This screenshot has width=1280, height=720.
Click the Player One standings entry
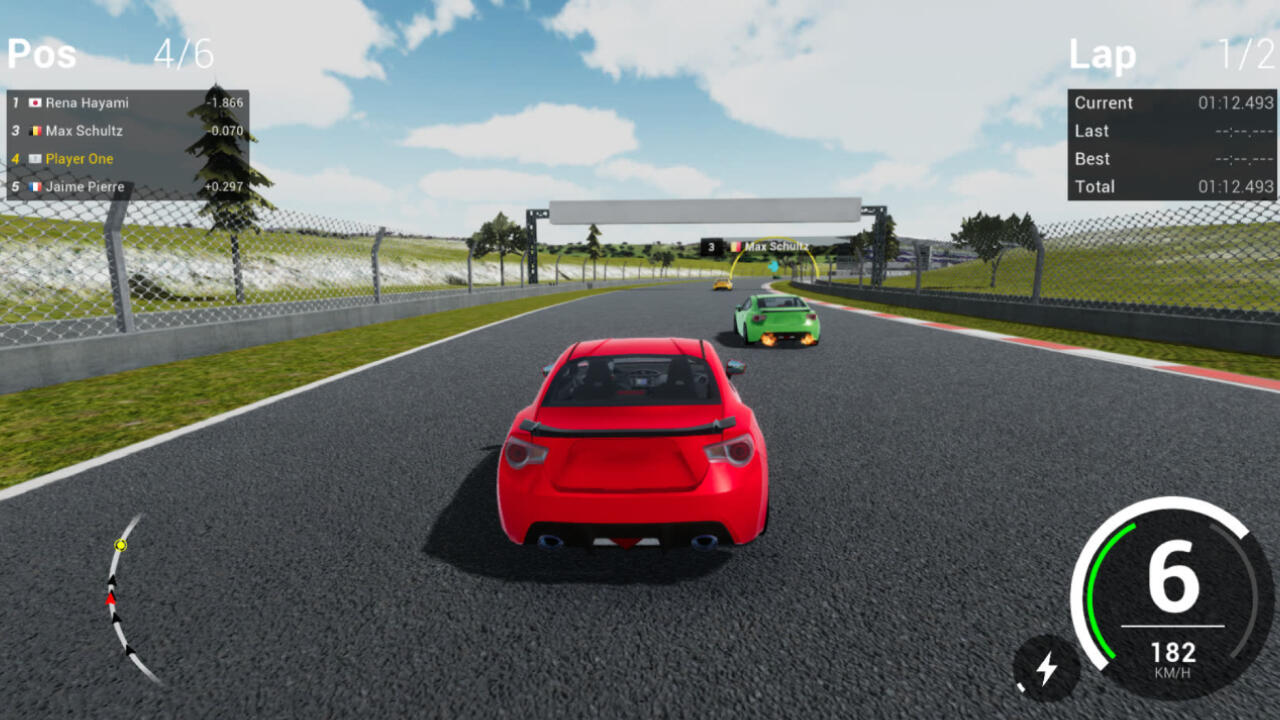tap(127, 159)
